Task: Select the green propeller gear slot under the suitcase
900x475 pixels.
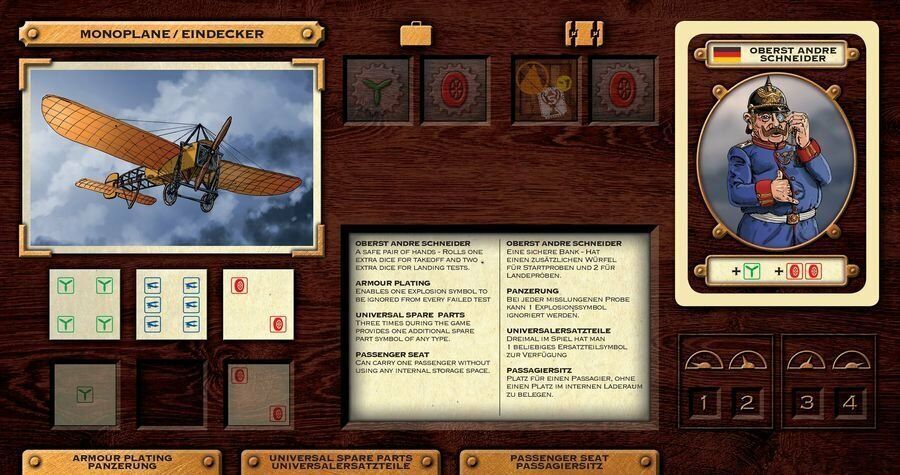Action: pyautogui.click(x=378, y=89)
